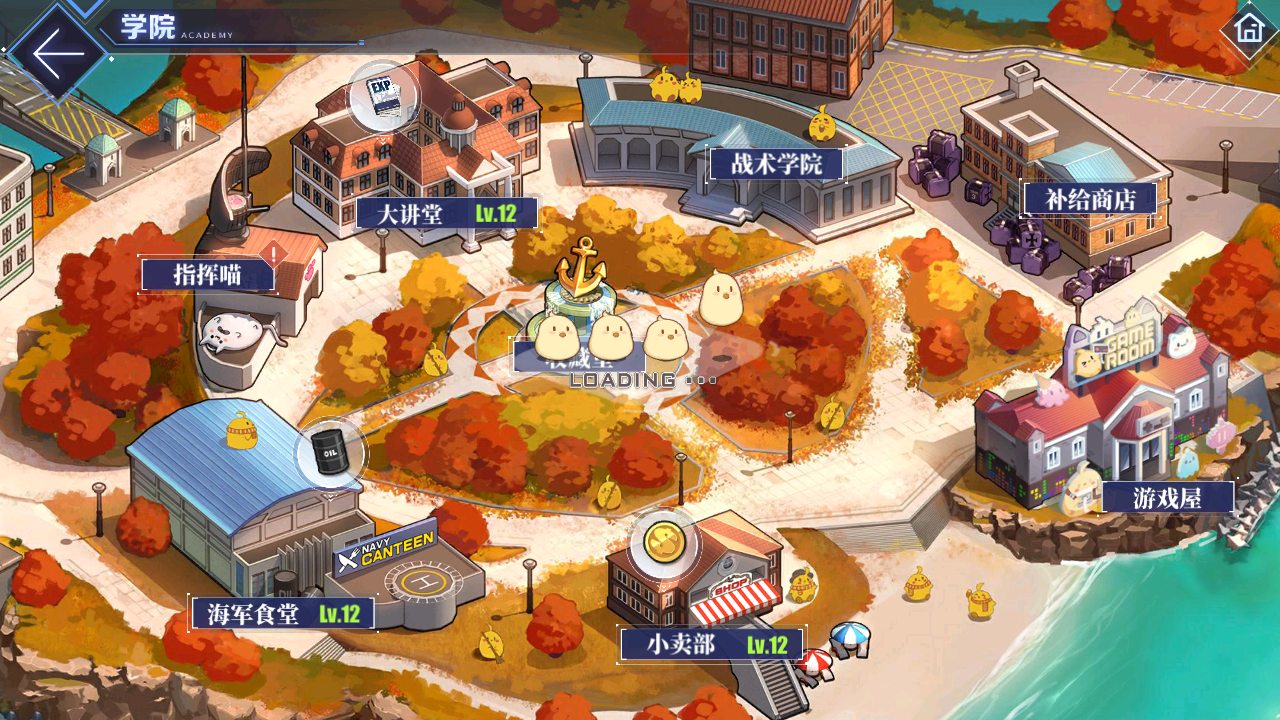The height and width of the screenshot is (720, 1280).
Task: Visit the 指挥喵 building
Action: 208,275
